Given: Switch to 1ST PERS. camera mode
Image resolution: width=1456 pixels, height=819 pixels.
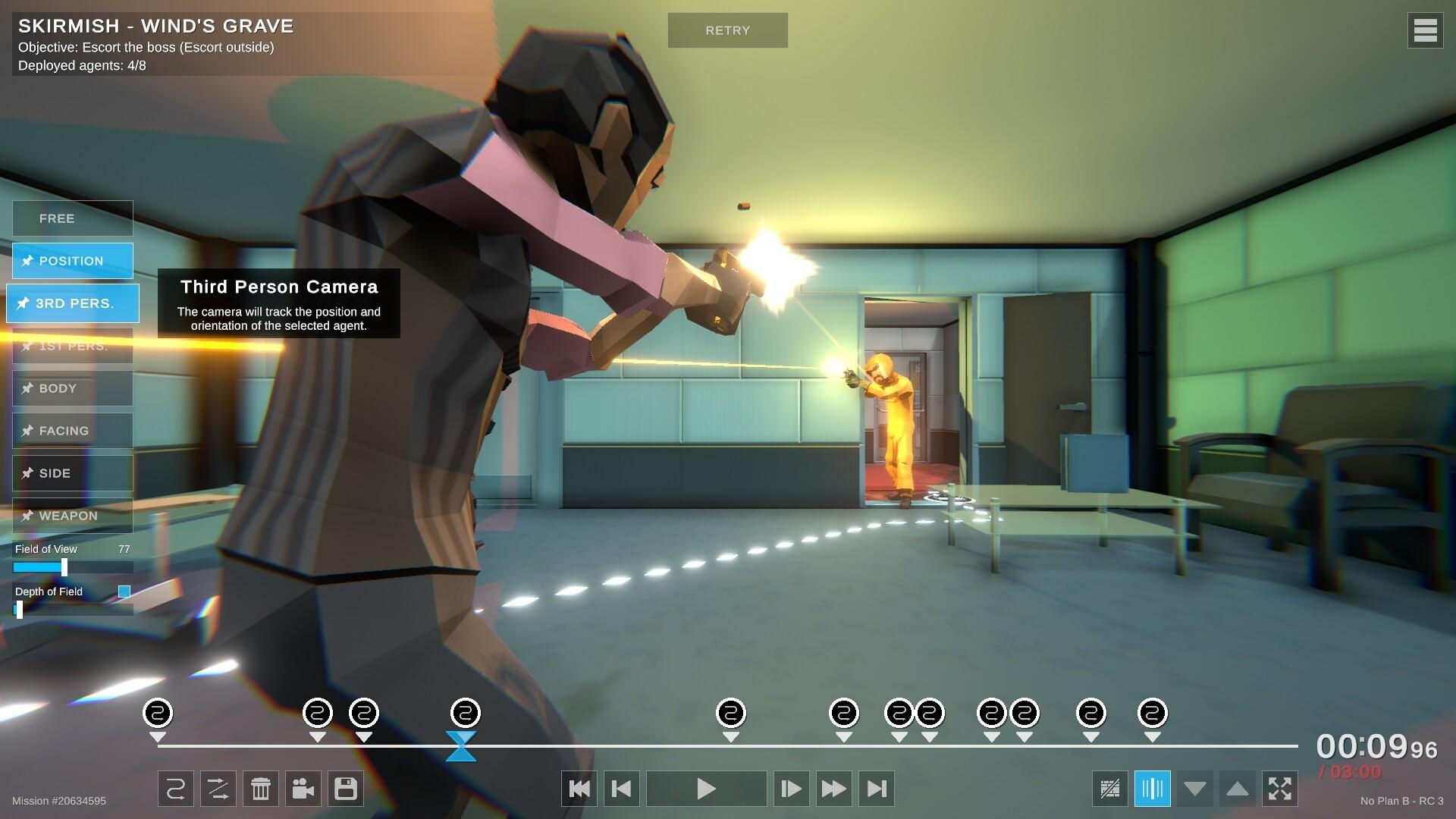Looking at the screenshot, I should pos(72,346).
